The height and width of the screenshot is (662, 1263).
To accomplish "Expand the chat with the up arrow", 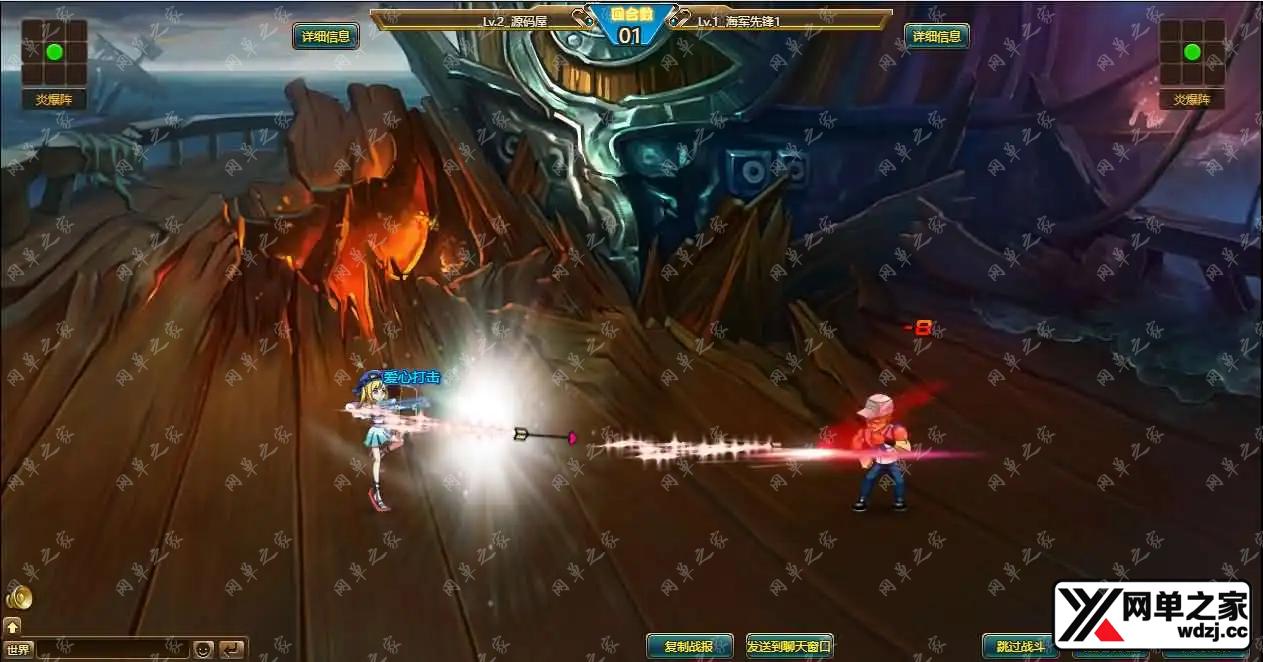I will click(12, 626).
